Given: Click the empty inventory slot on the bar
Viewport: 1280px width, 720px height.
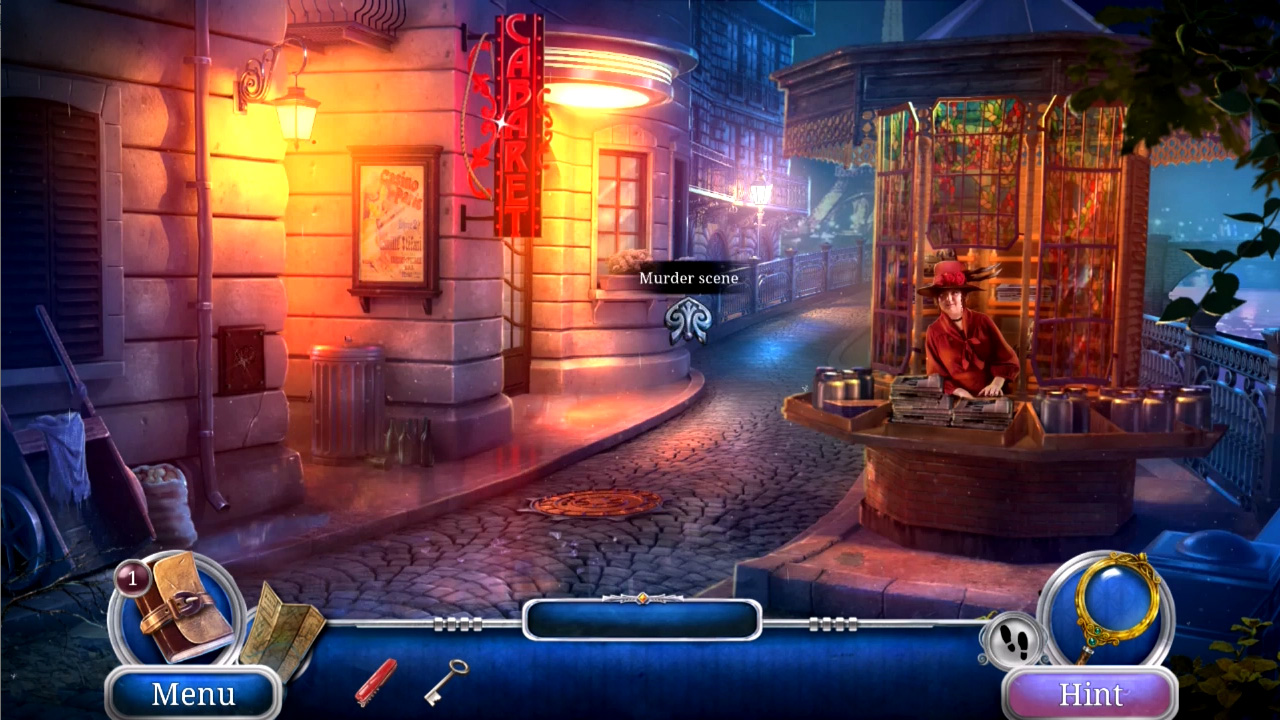Looking at the screenshot, I should [x=640, y=620].
